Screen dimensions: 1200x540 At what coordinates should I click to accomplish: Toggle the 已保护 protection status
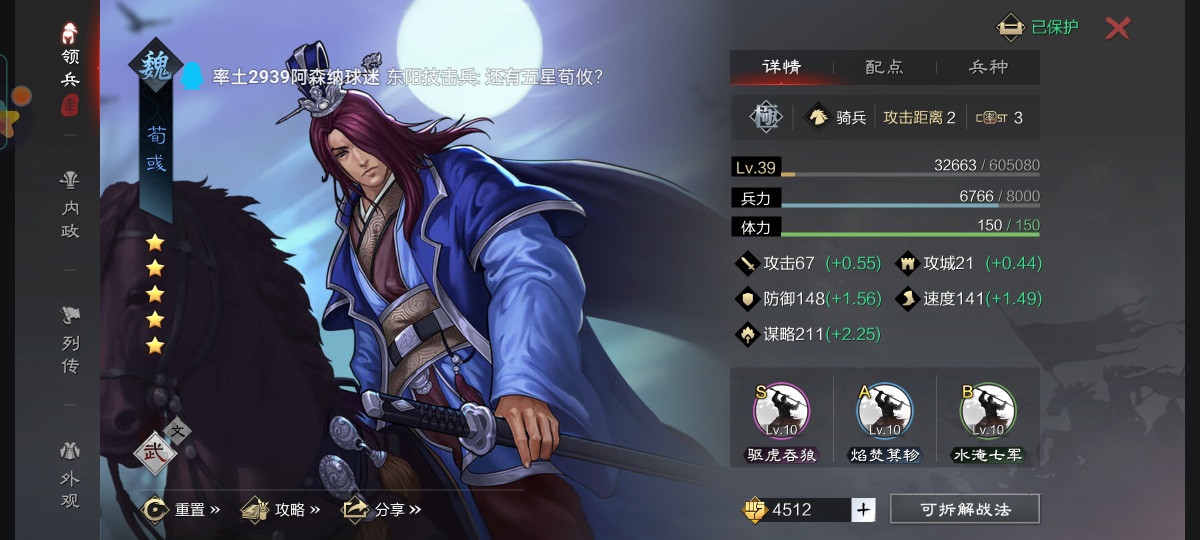click(x=1040, y=27)
